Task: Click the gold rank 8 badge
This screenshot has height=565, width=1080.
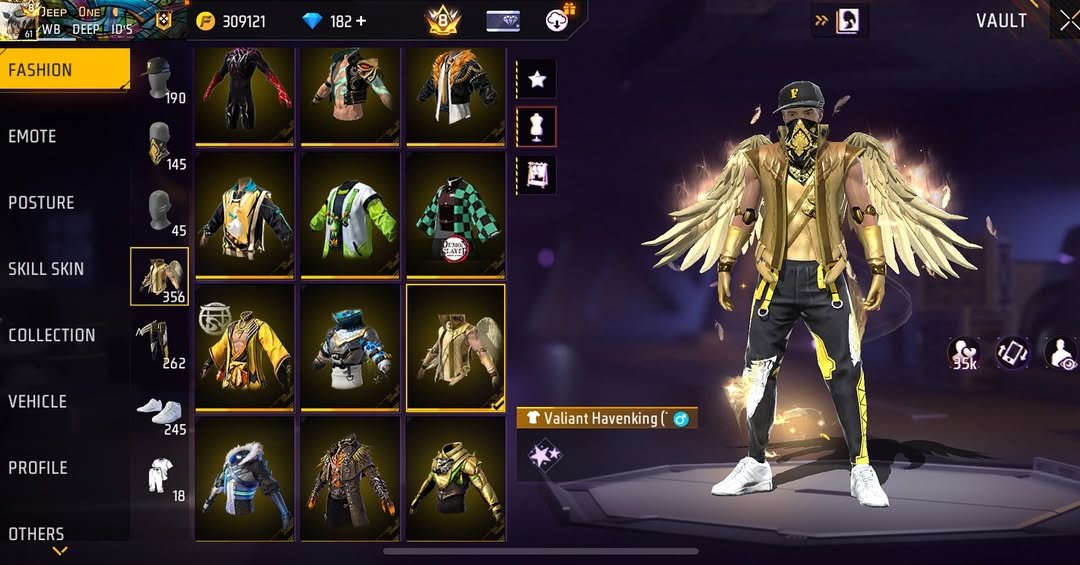Action: pyautogui.click(x=441, y=20)
